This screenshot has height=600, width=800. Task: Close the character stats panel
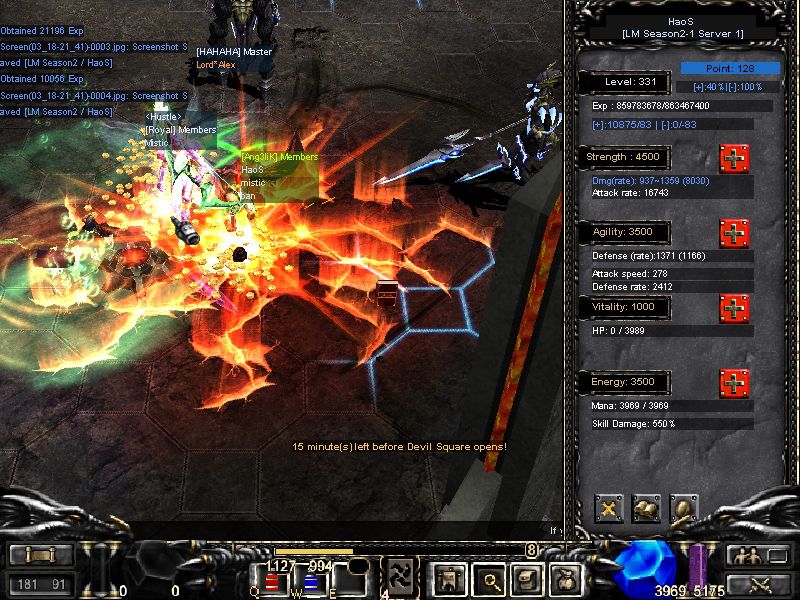(609, 509)
